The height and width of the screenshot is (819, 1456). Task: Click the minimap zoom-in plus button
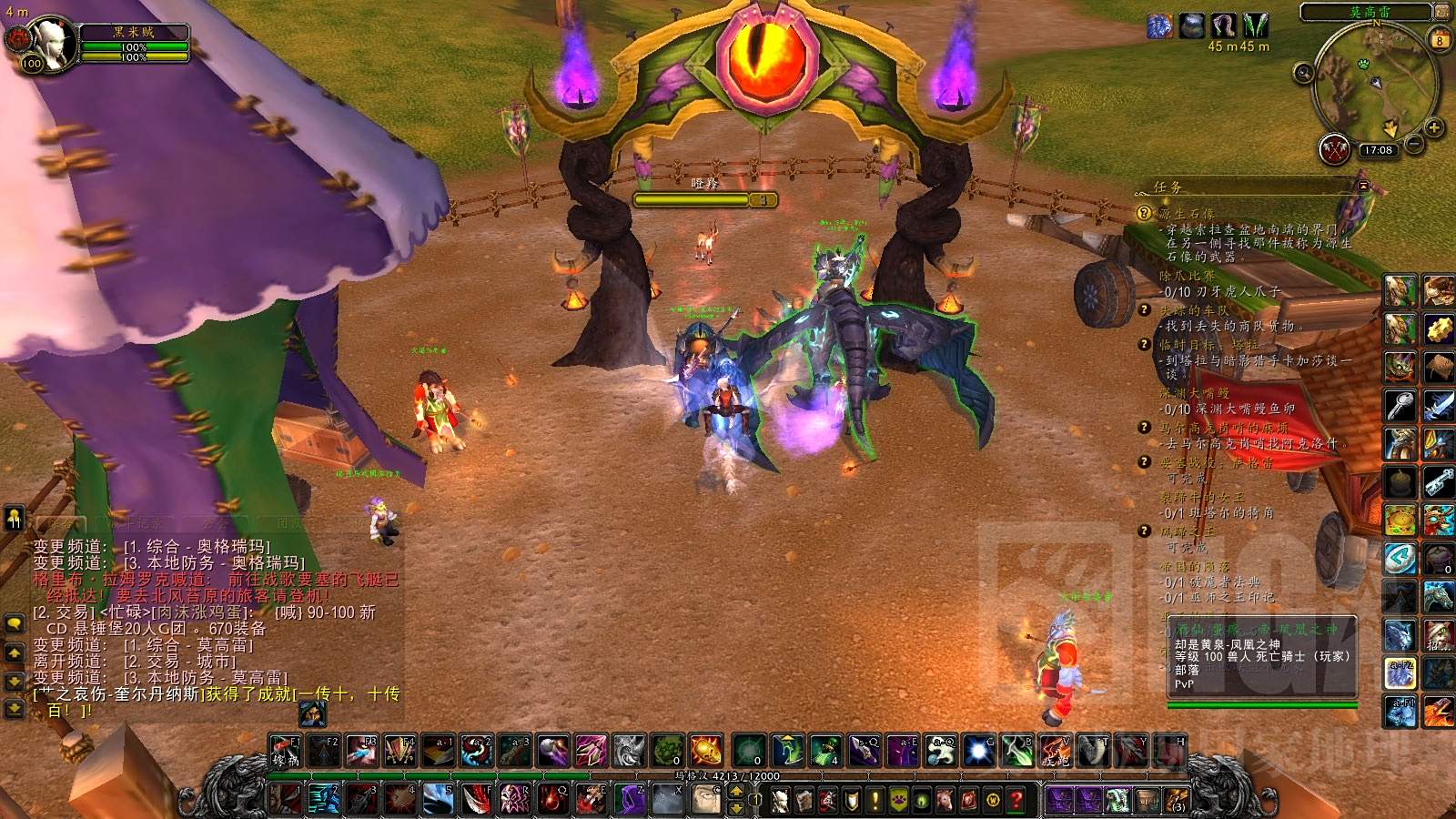point(1434,127)
